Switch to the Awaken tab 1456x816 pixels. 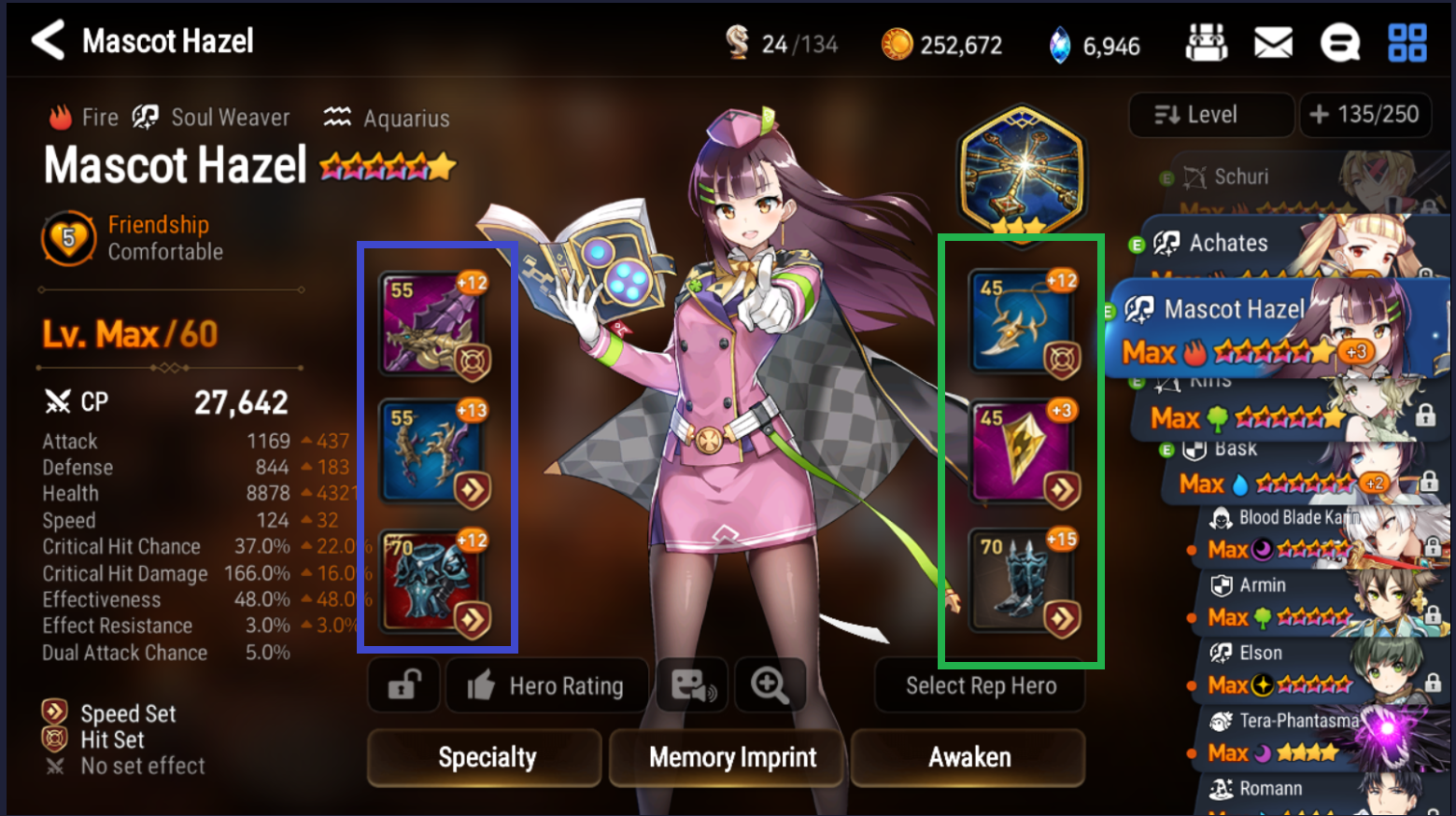[x=968, y=757]
